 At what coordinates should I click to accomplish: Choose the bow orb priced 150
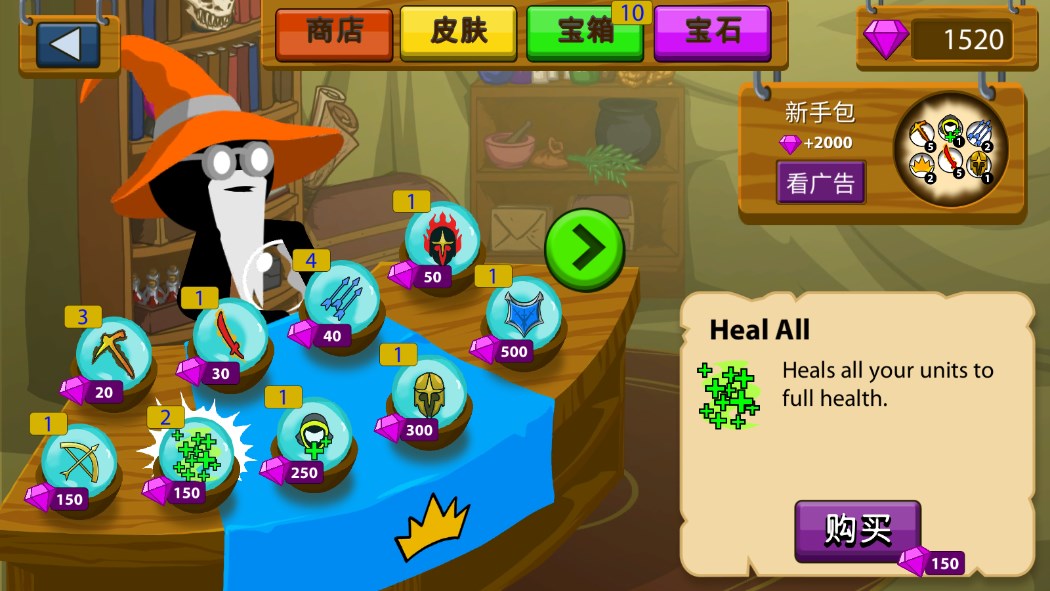(78, 461)
